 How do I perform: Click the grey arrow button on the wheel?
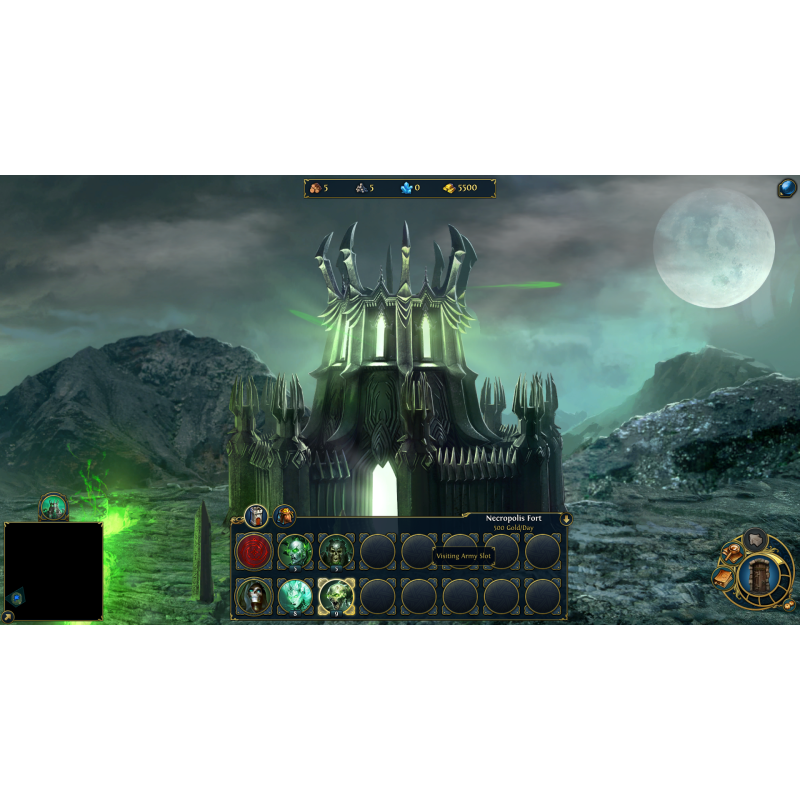click(755, 538)
